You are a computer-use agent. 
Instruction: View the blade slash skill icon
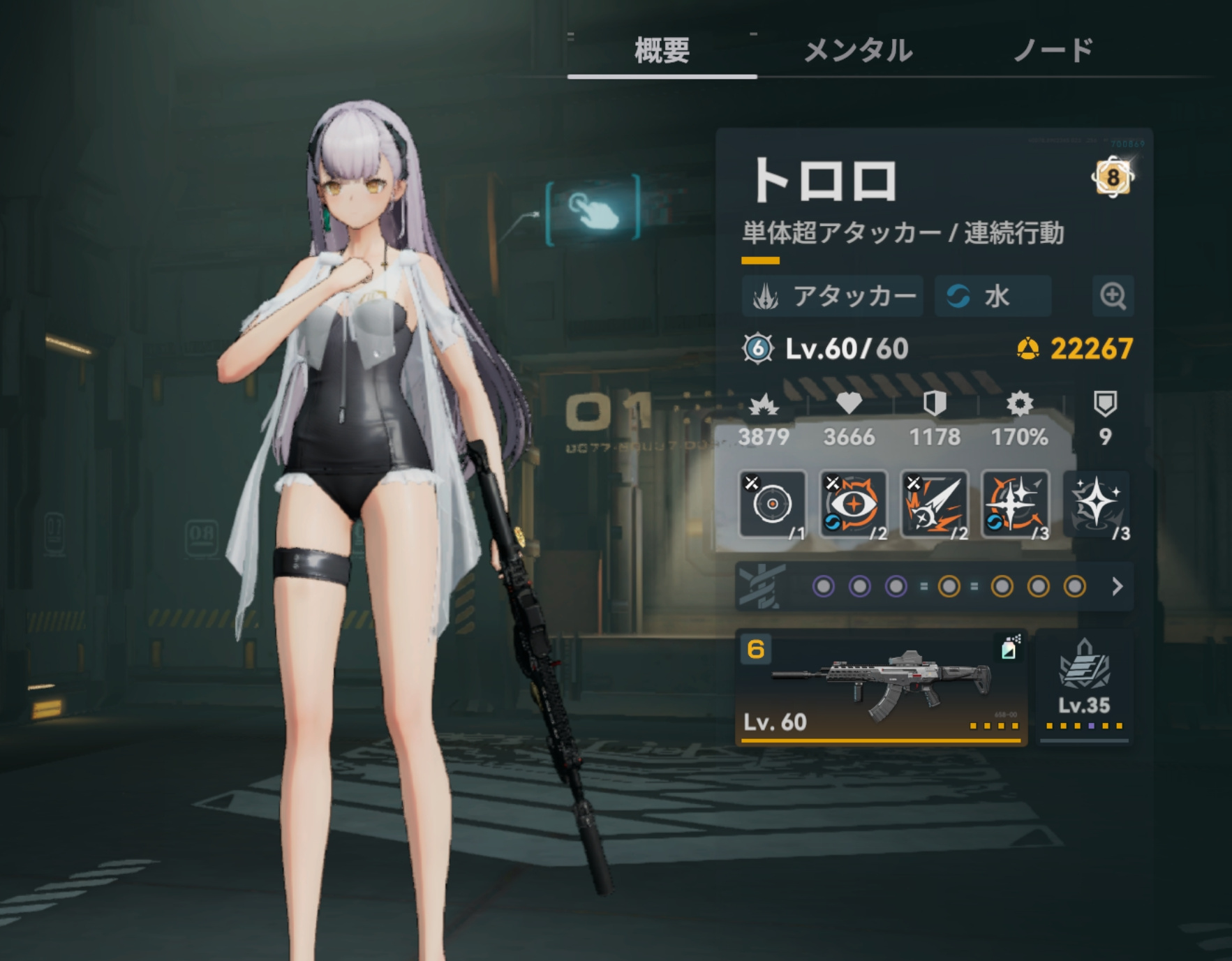pos(934,504)
